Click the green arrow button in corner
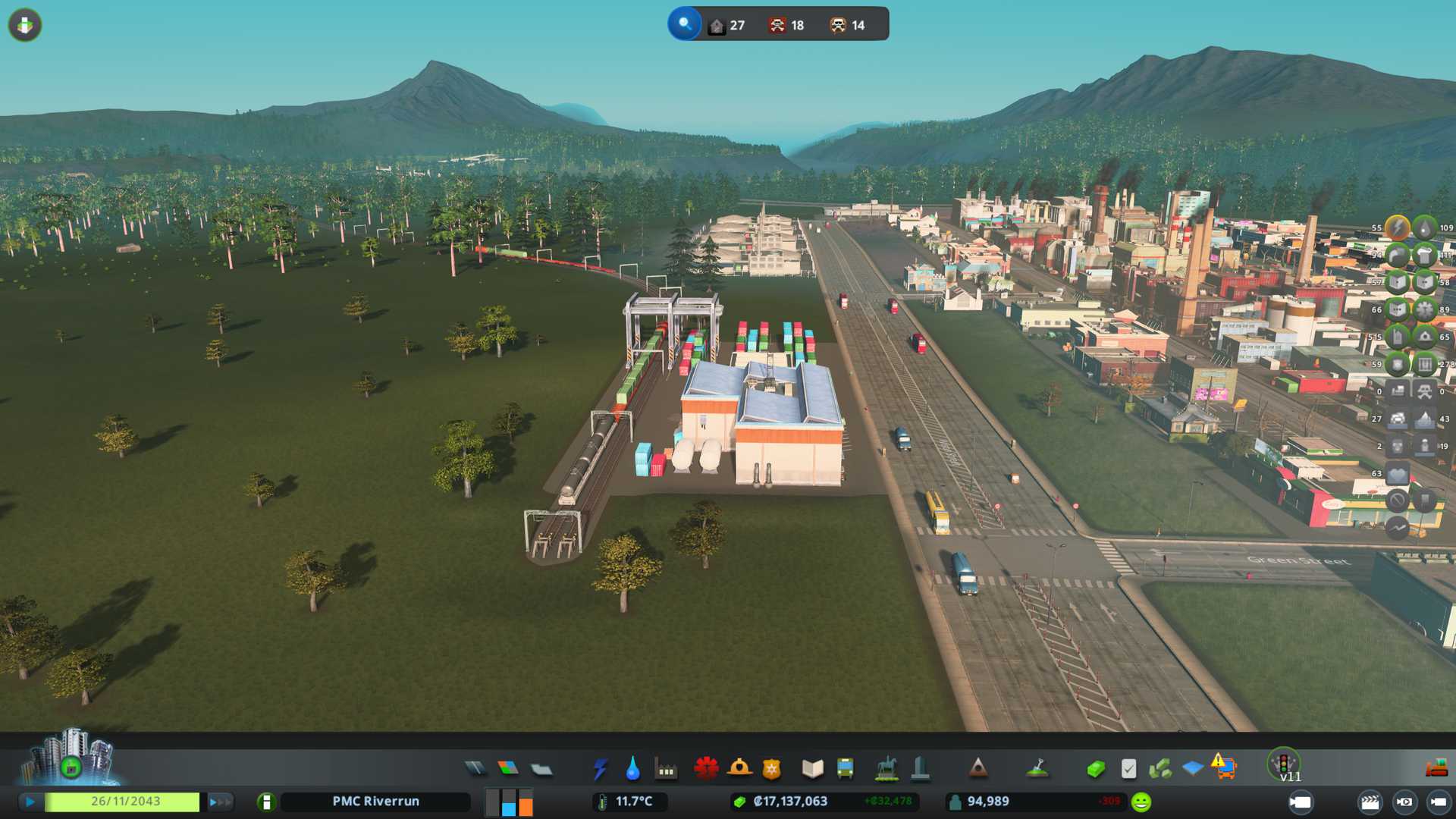1456x819 pixels. coord(25,25)
